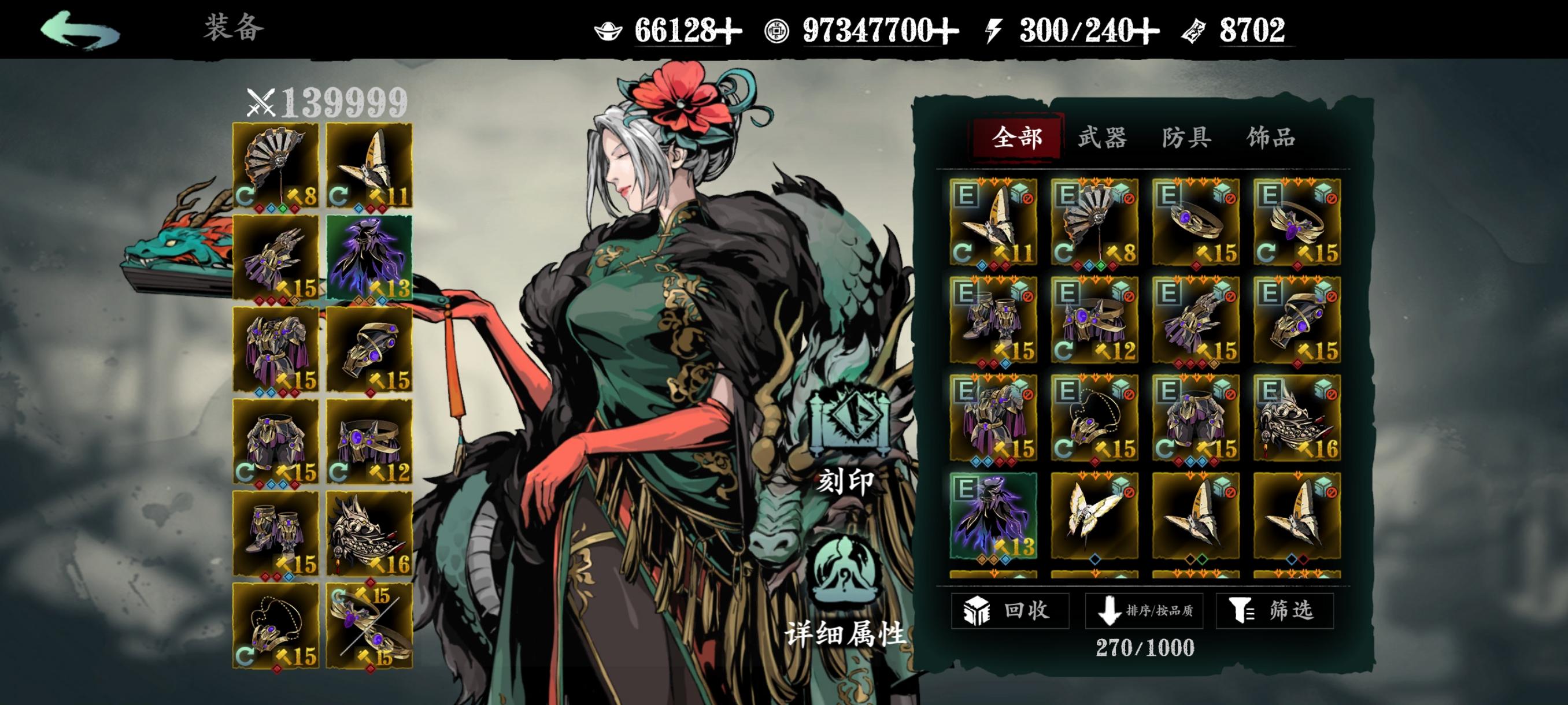Switch to the 防具 tab
Image resolution: width=1568 pixels, height=705 pixels.
click(x=1186, y=138)
